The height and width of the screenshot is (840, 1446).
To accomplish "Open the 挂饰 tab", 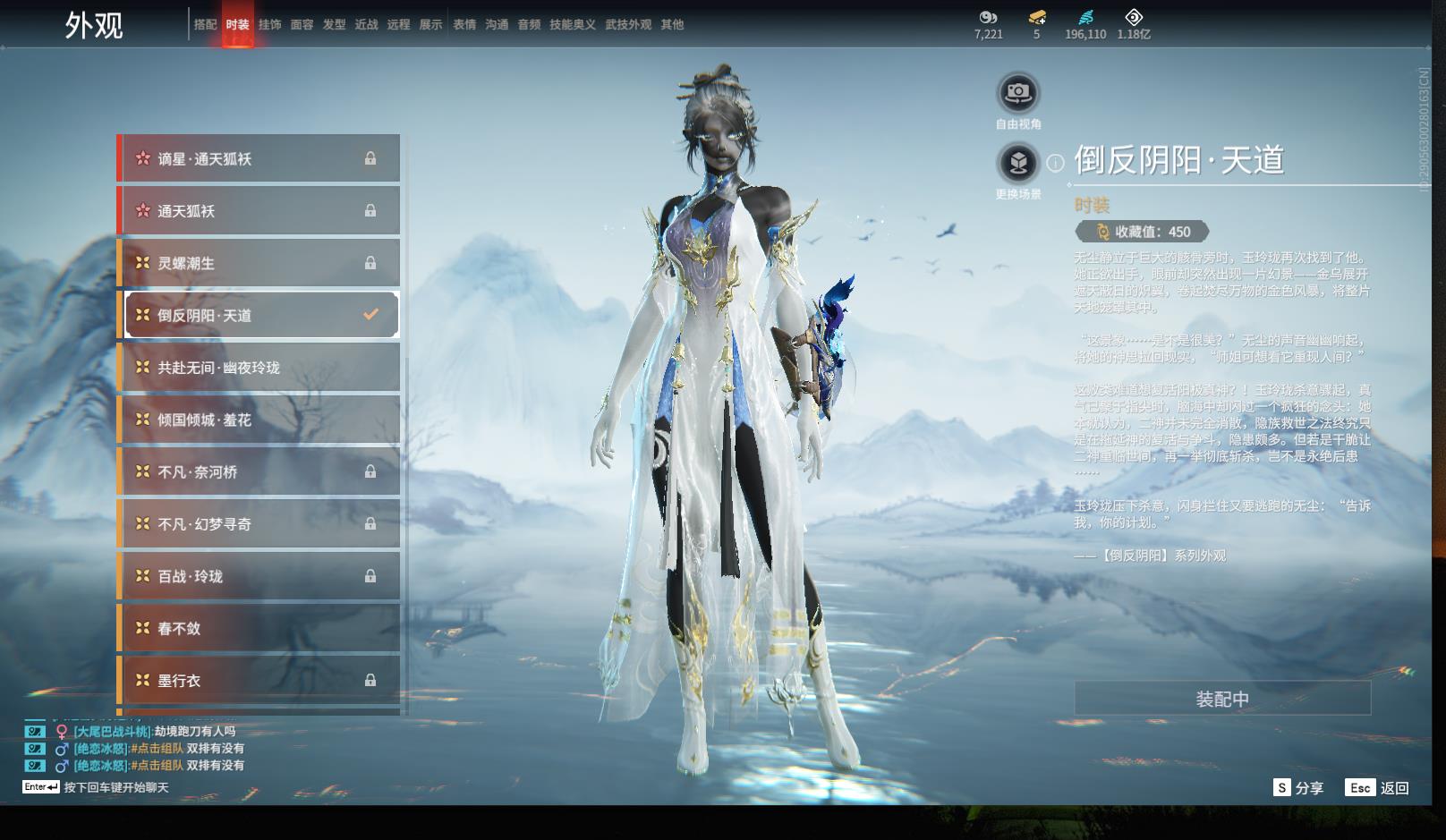I will pos(269,25).
